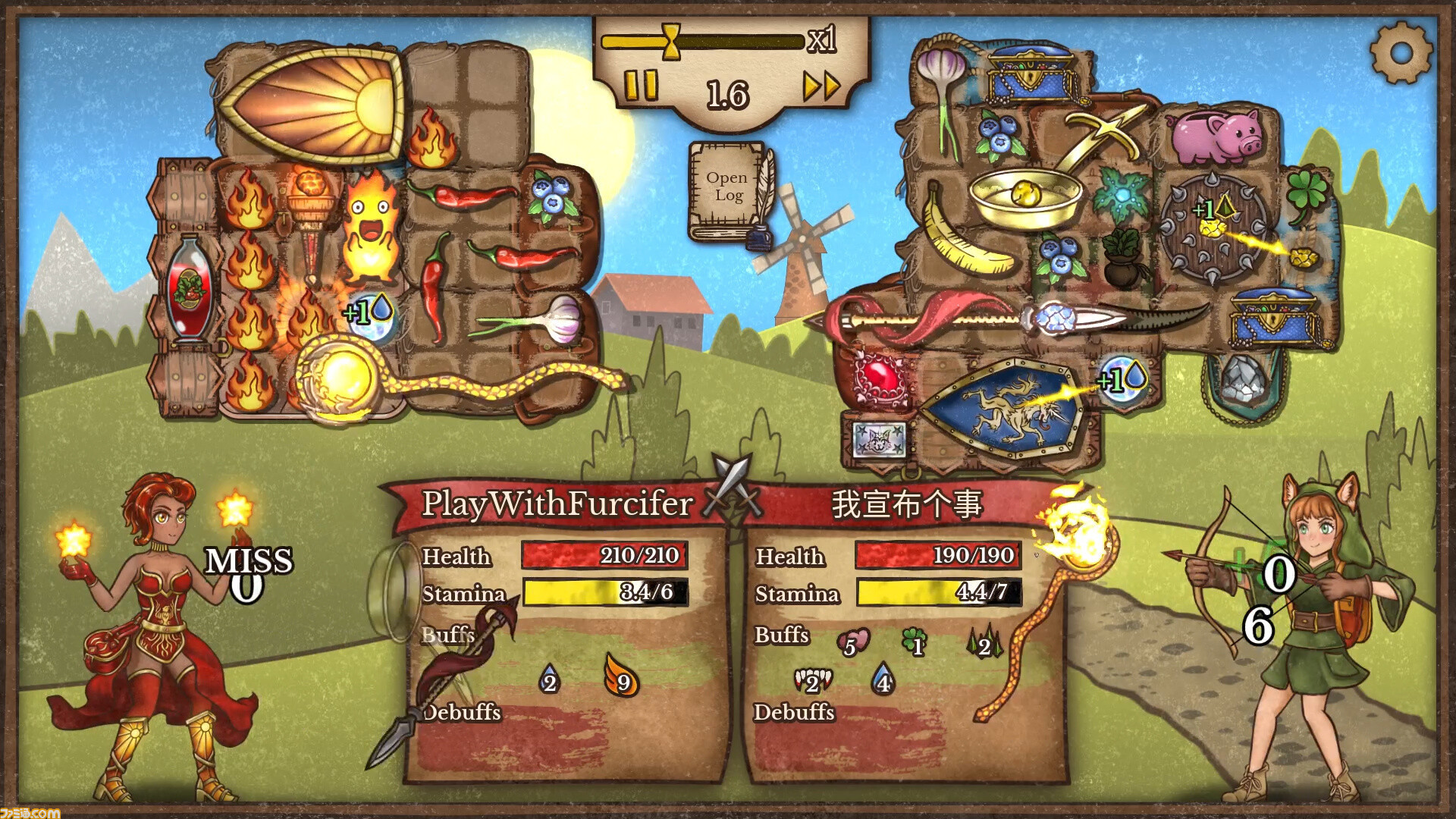Image resolution: width=1456 pixels, height=819 pixels.
Task: Adjust the x1 battle speed slider
Action: click(x=671, y=42)
